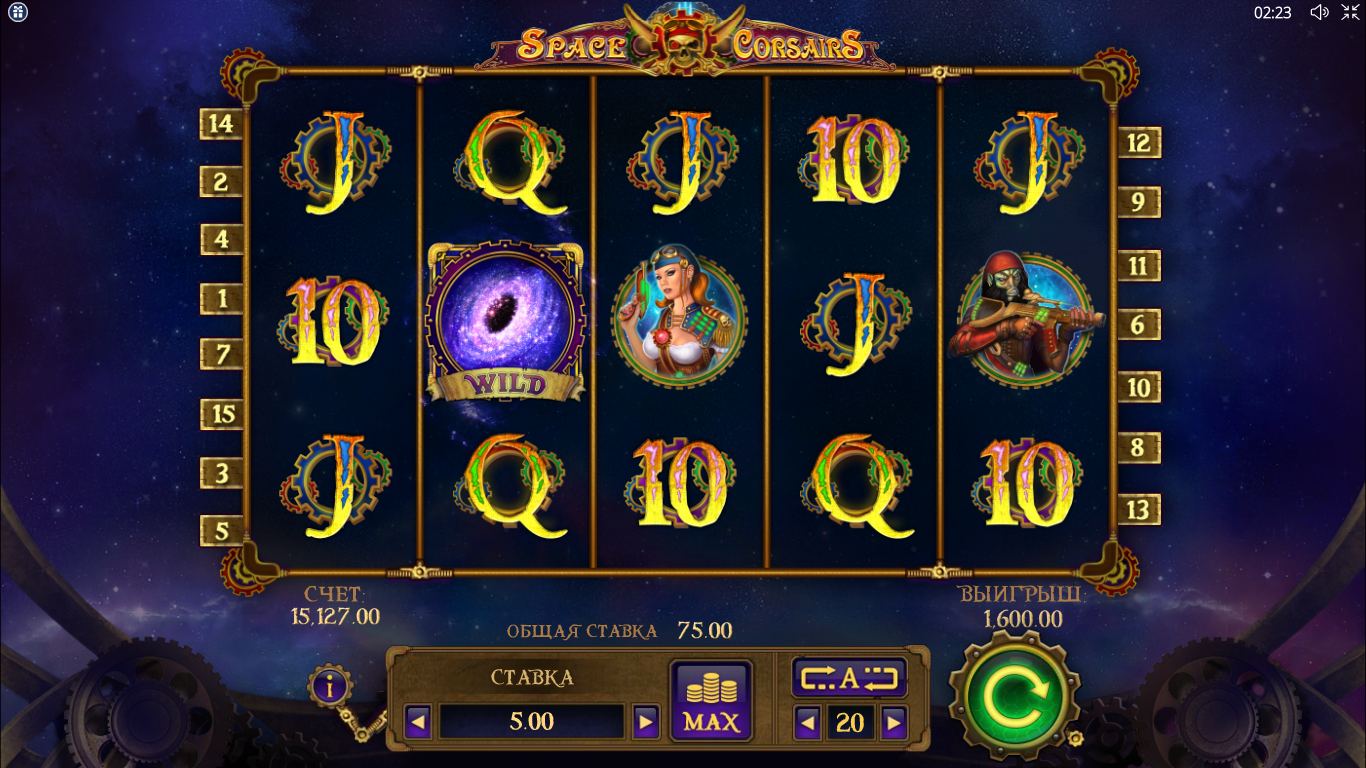Screen dimensions: 1366x768
Task: Highlight payline number 13
Action: 1139,509
